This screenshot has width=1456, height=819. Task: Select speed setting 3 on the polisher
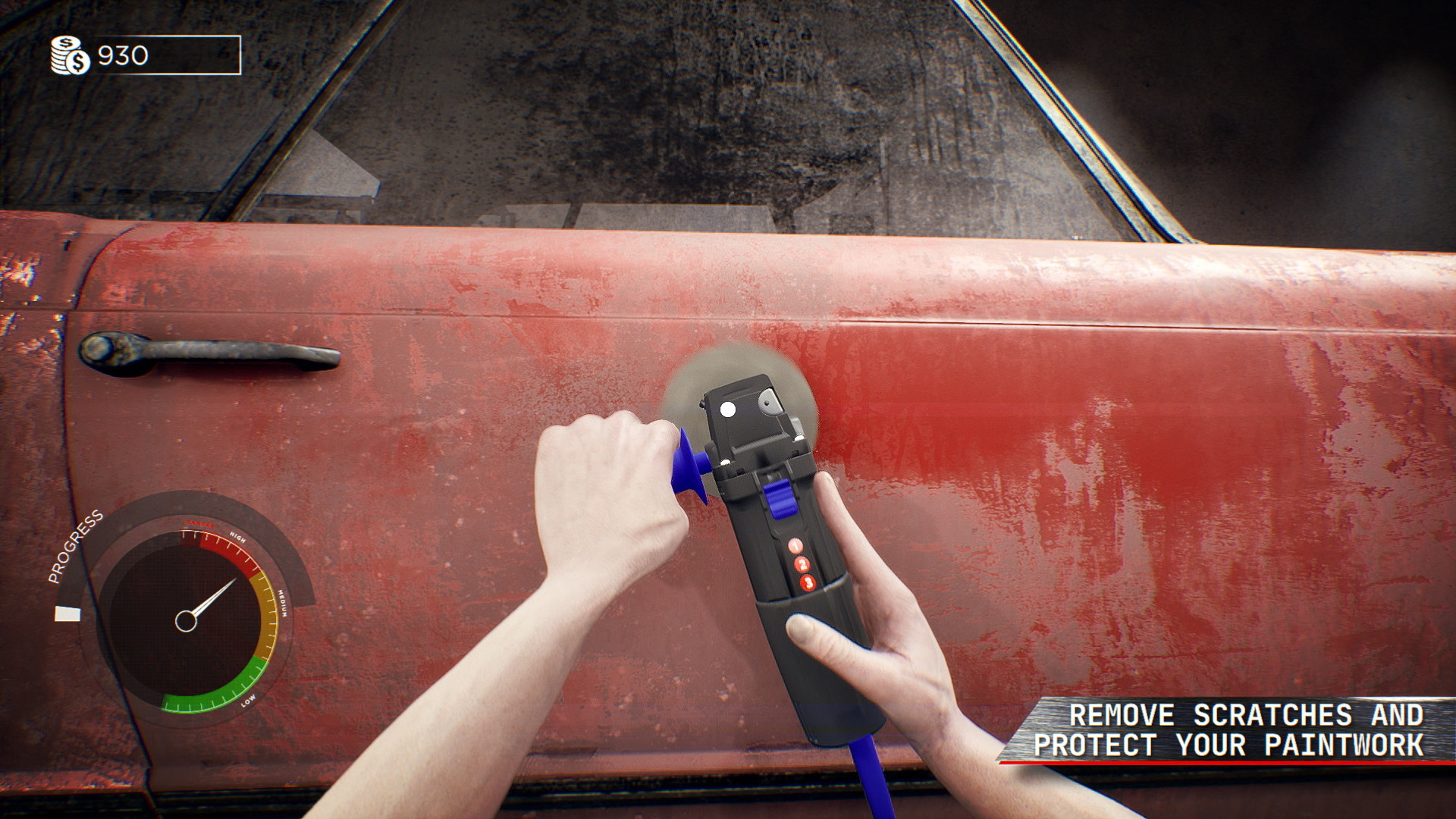tap(808, 582)
